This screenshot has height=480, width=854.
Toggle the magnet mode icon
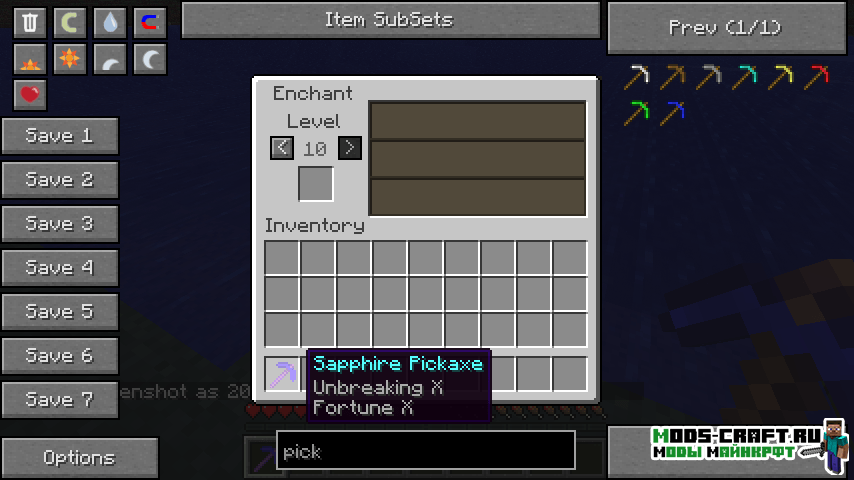coord(150,22)
